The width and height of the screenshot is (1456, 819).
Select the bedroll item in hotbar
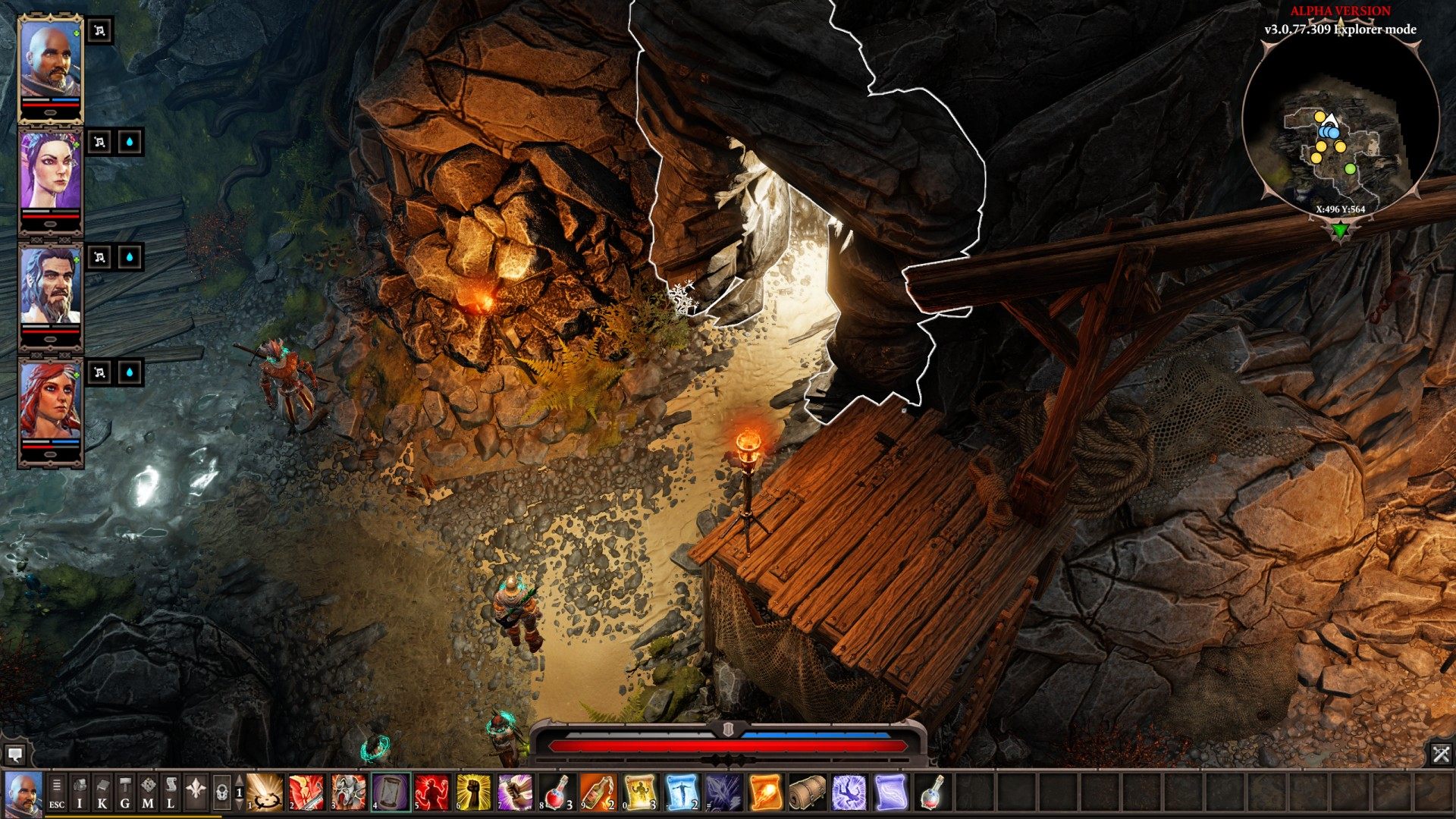[x=807, y=792]
